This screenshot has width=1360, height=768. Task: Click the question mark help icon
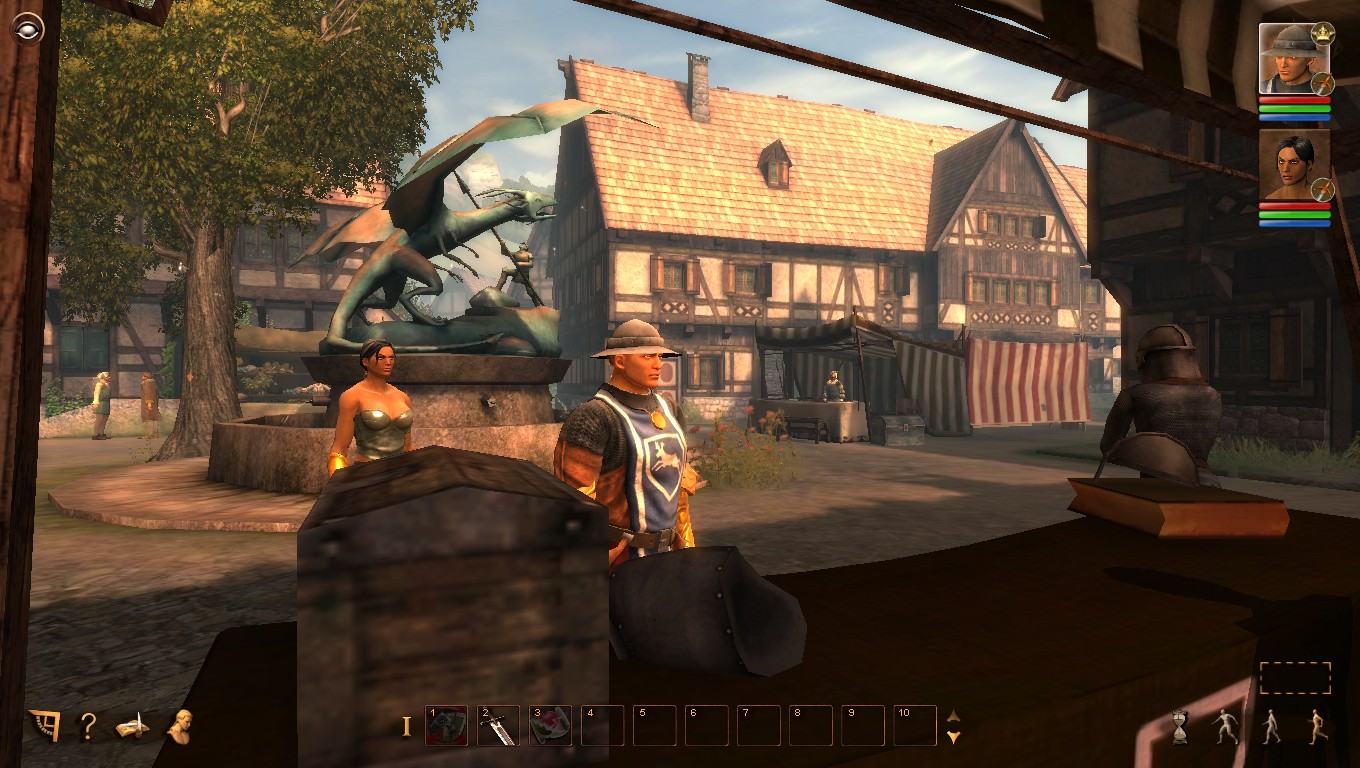[x=88, y=725]
